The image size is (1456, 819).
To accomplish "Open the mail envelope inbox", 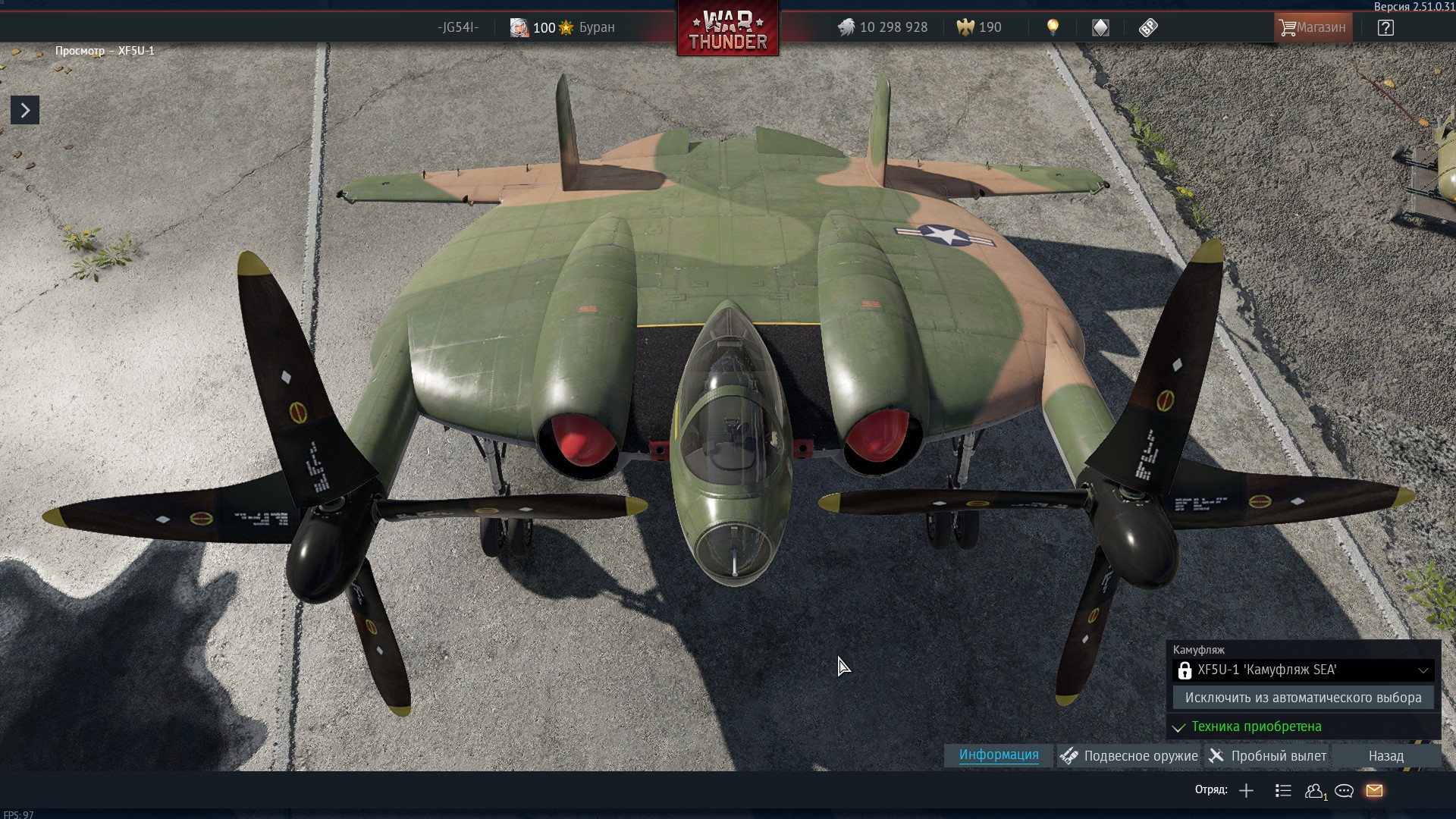I will tap(1374, 791).
